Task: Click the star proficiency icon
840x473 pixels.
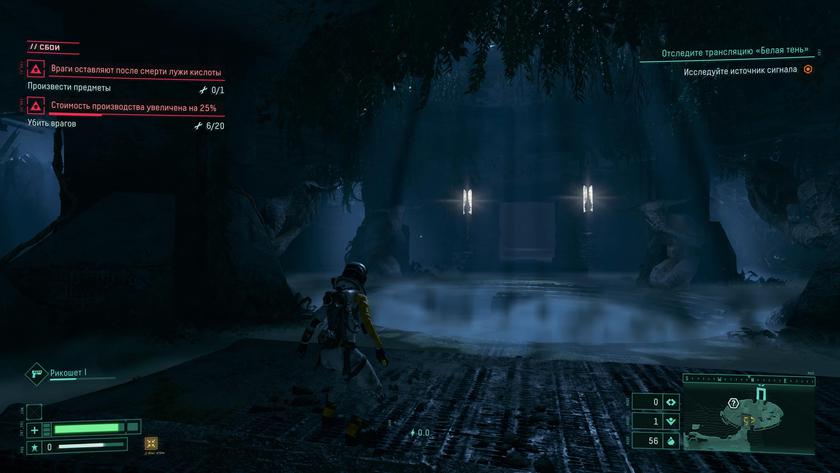Action: coord(34,445)
